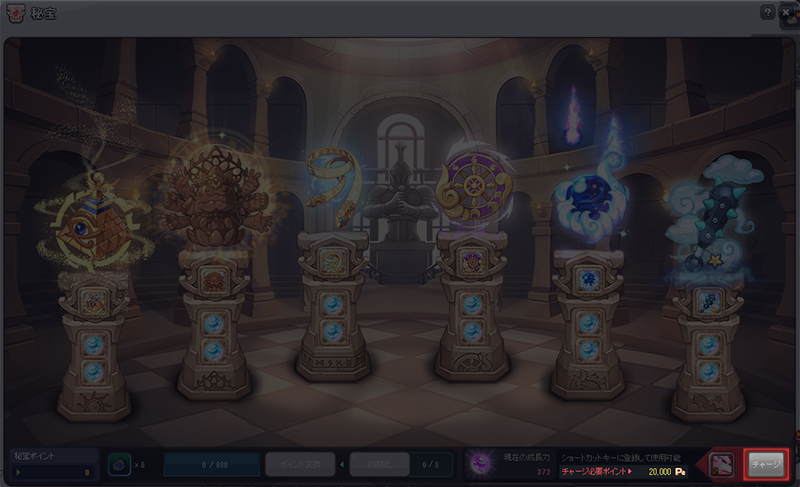
Task: Close the 秘宝 window
Action: [786, 12]
